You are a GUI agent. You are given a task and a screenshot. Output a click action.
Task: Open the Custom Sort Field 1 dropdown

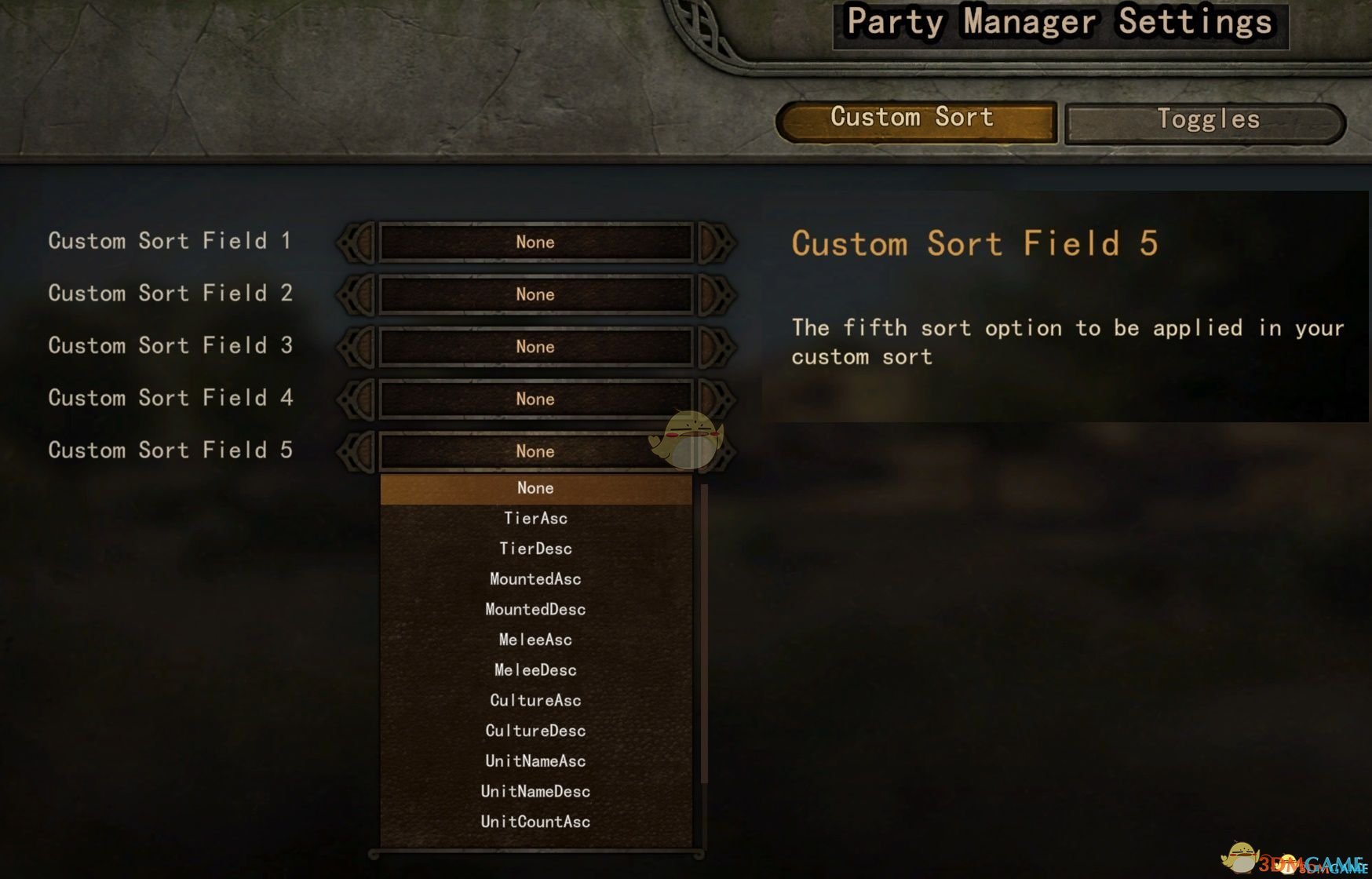pyautogui.click(x=535, y=243)
